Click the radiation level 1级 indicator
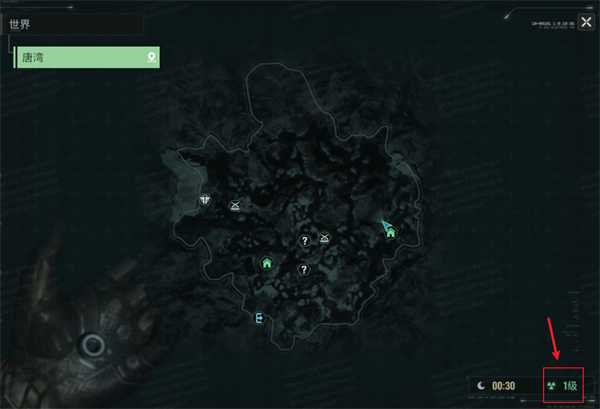 click(563, 385)
